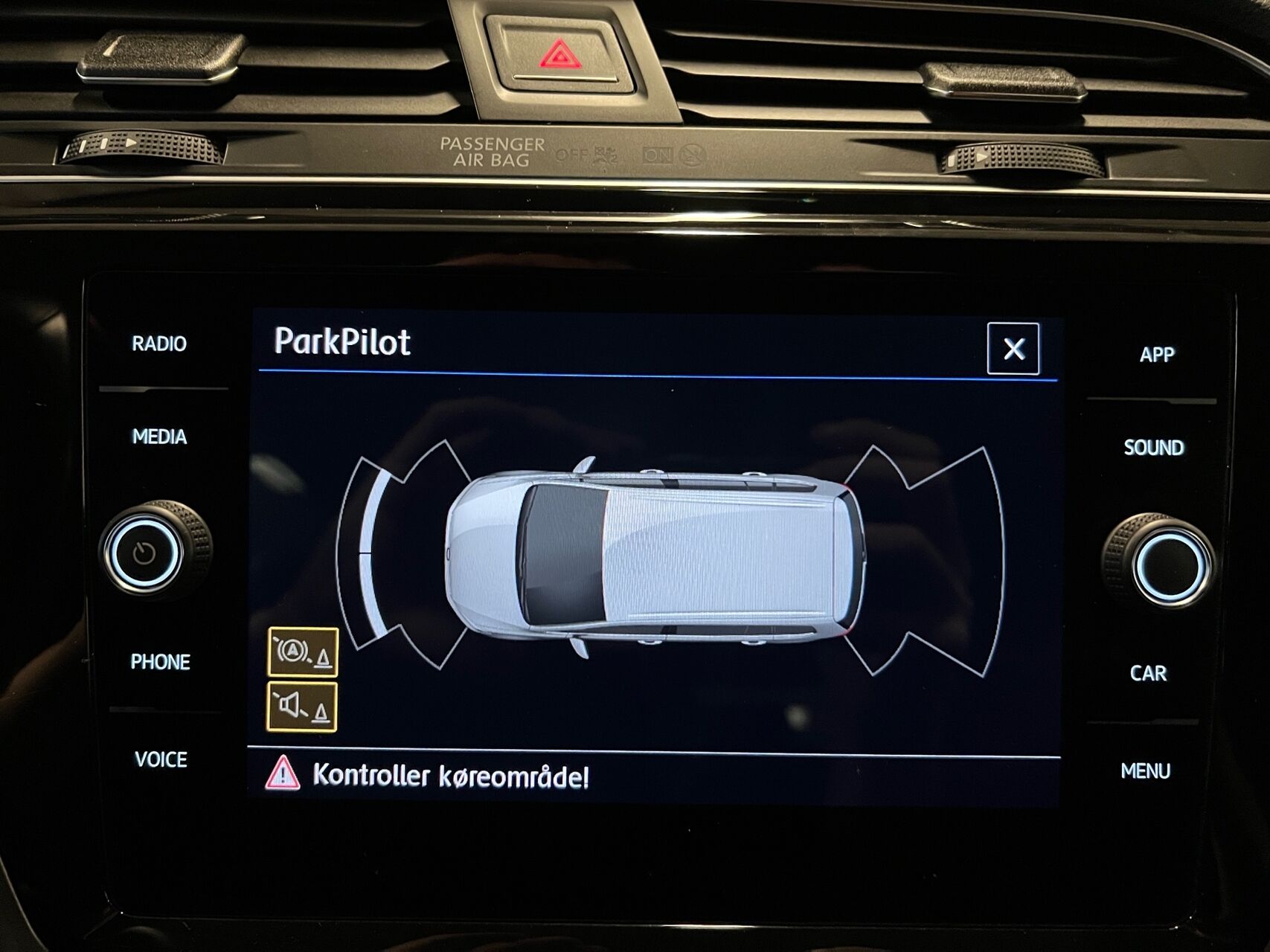
Task: Open SOUND settings
Action: tap(1153, 448)
